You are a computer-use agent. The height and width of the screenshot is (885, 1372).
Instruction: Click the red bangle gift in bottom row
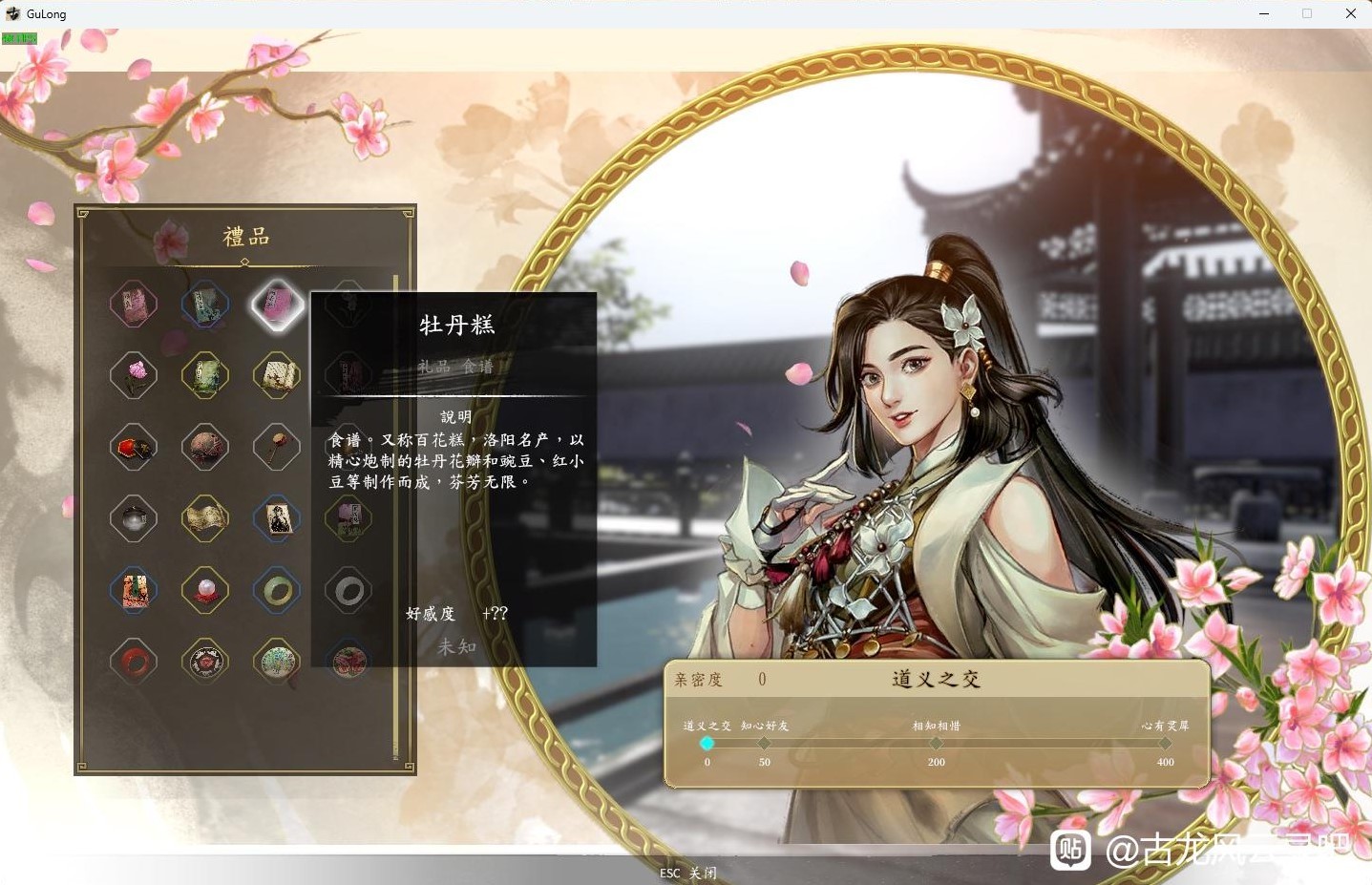click(134, 662)
